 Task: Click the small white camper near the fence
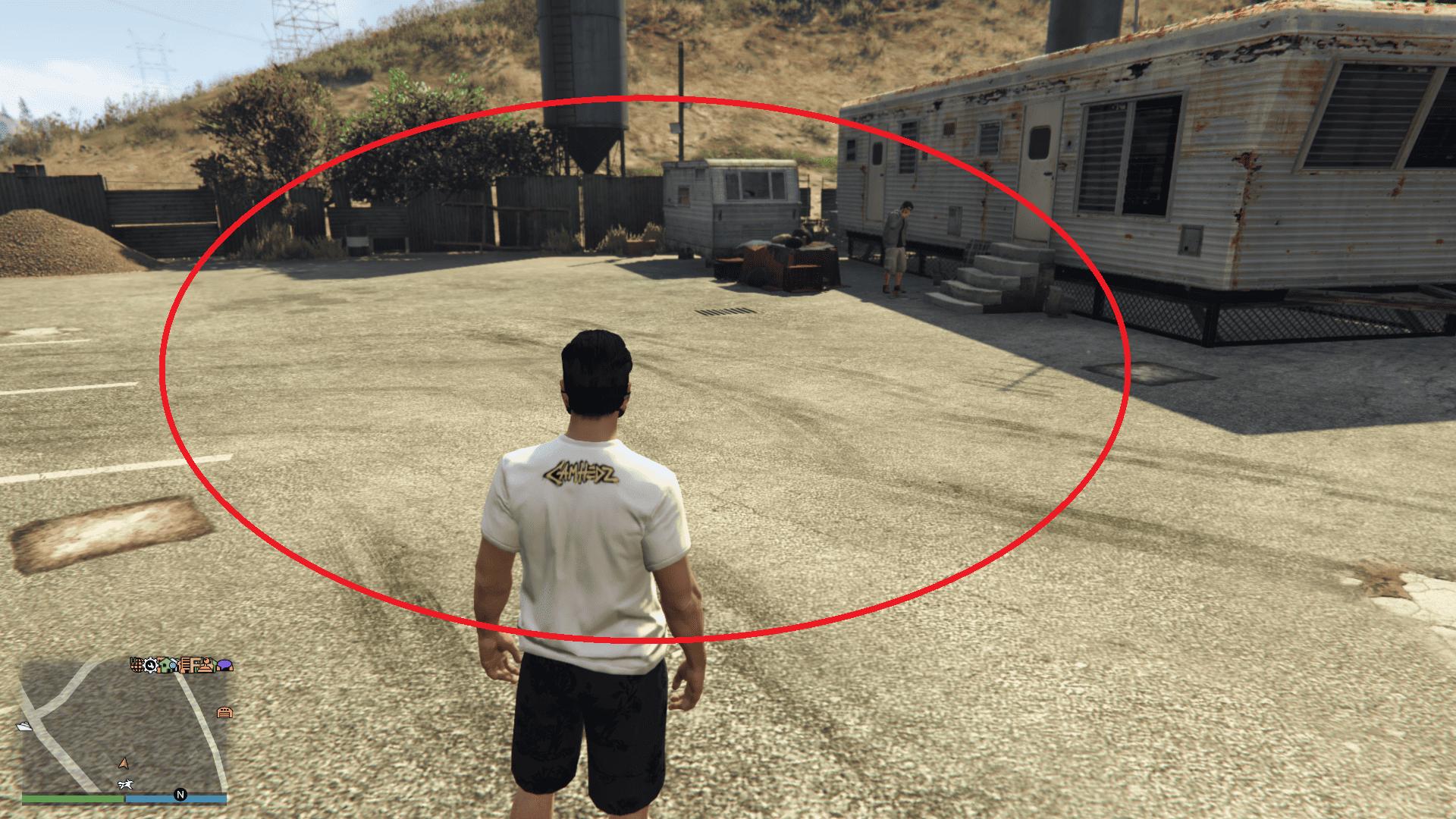(732, 205)
